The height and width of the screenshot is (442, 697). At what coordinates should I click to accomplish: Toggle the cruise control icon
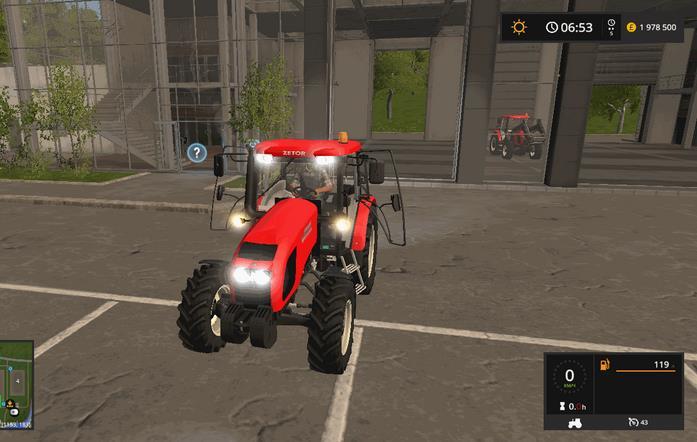[632, 422]
